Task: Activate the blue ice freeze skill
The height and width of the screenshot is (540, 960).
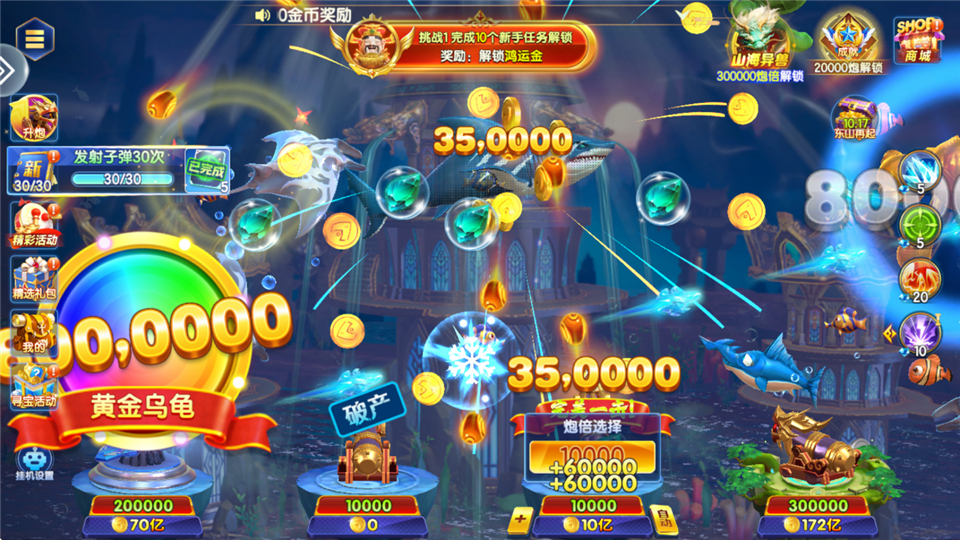Action: (x=918, y=172)
